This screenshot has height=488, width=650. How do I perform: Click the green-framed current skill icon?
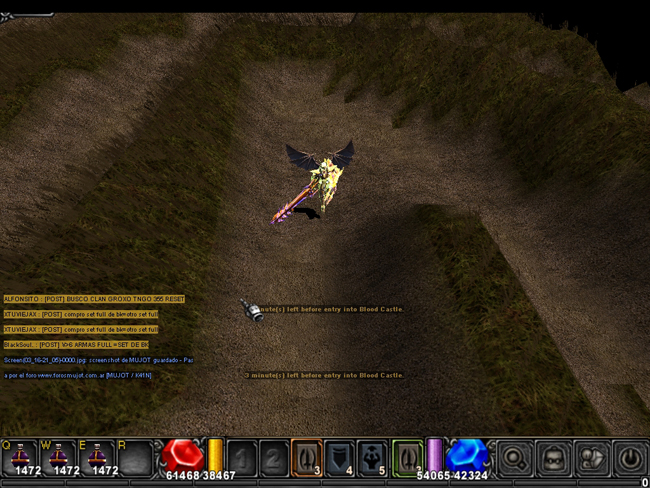tap(407, 457)
